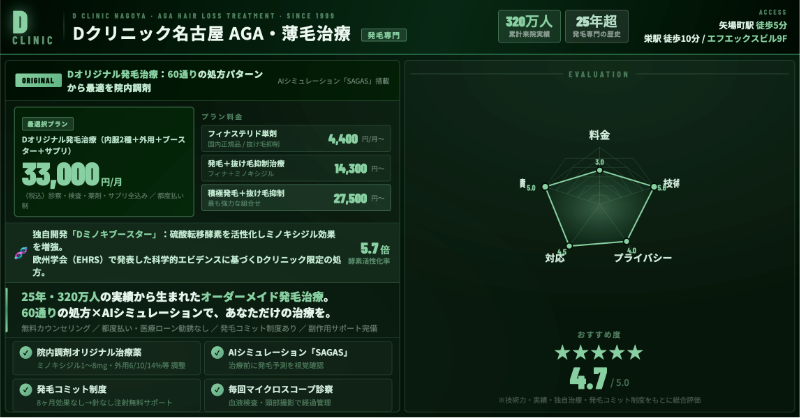Open the 25年超 history stat box
800x418 pixels.
coord(597,27)
